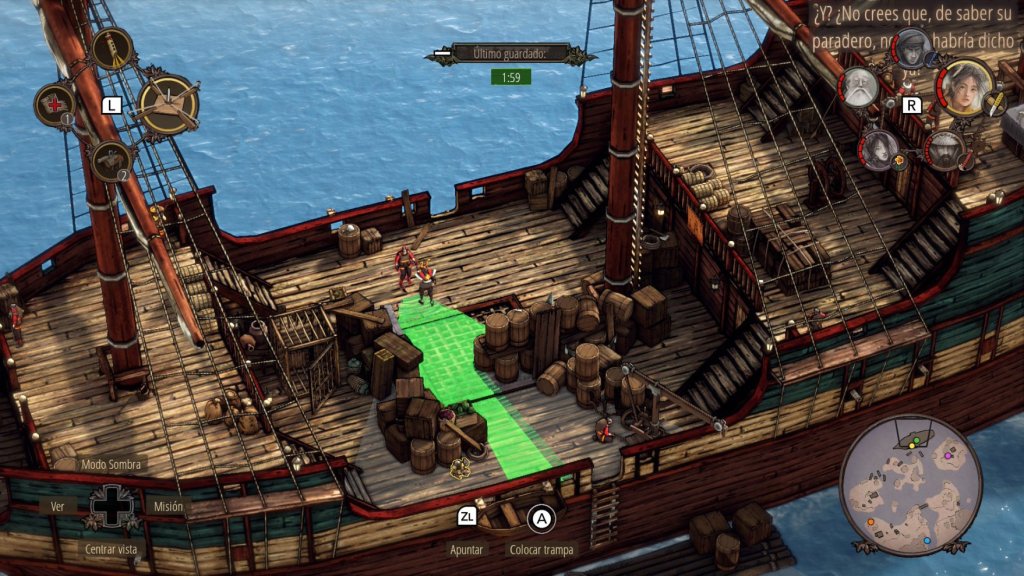Toggle the Ver view option
This screenshot has width=1024, height=576.
(x=57, y=506)
